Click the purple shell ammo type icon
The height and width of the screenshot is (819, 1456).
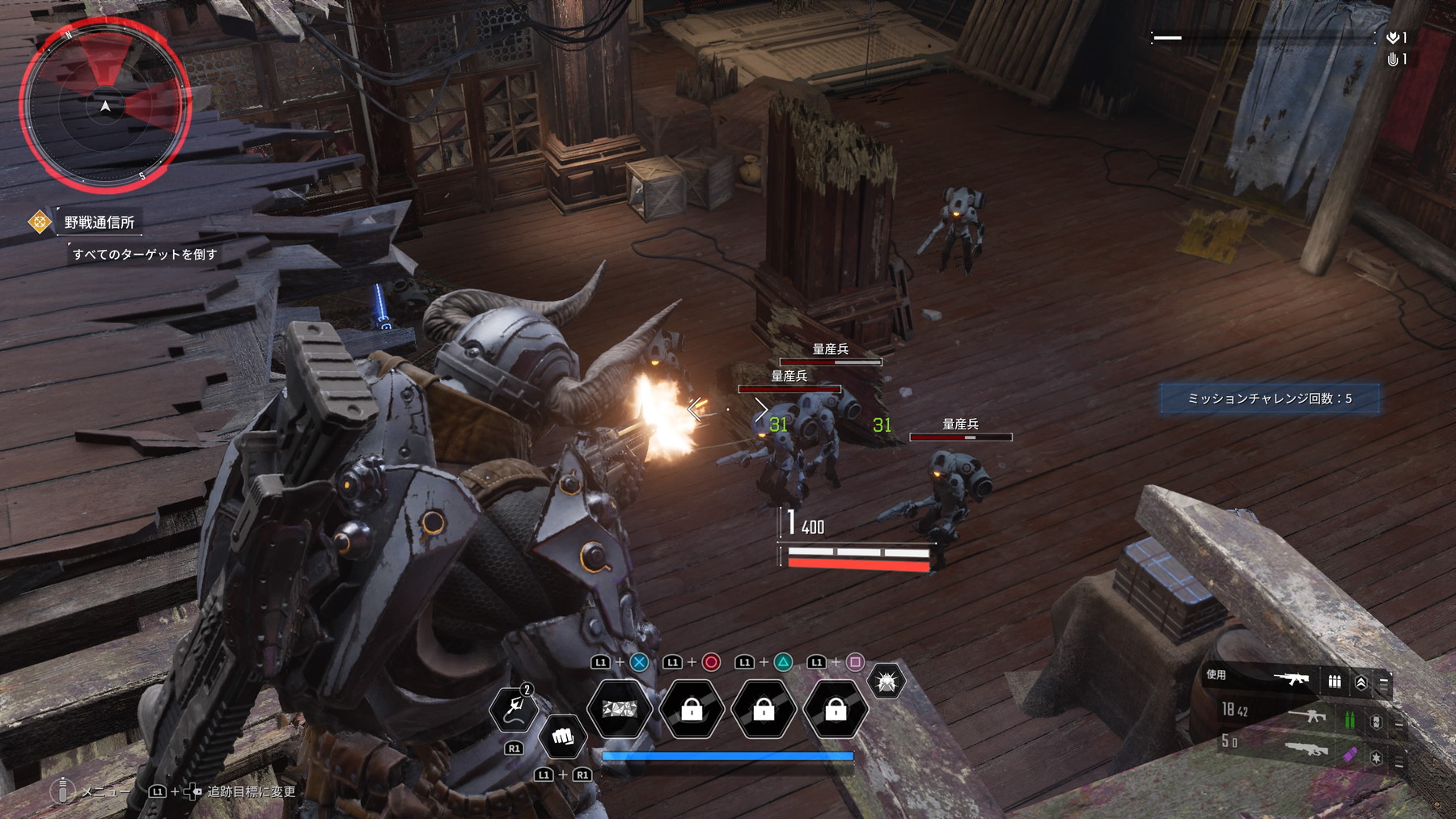[x=1348, y=755]
